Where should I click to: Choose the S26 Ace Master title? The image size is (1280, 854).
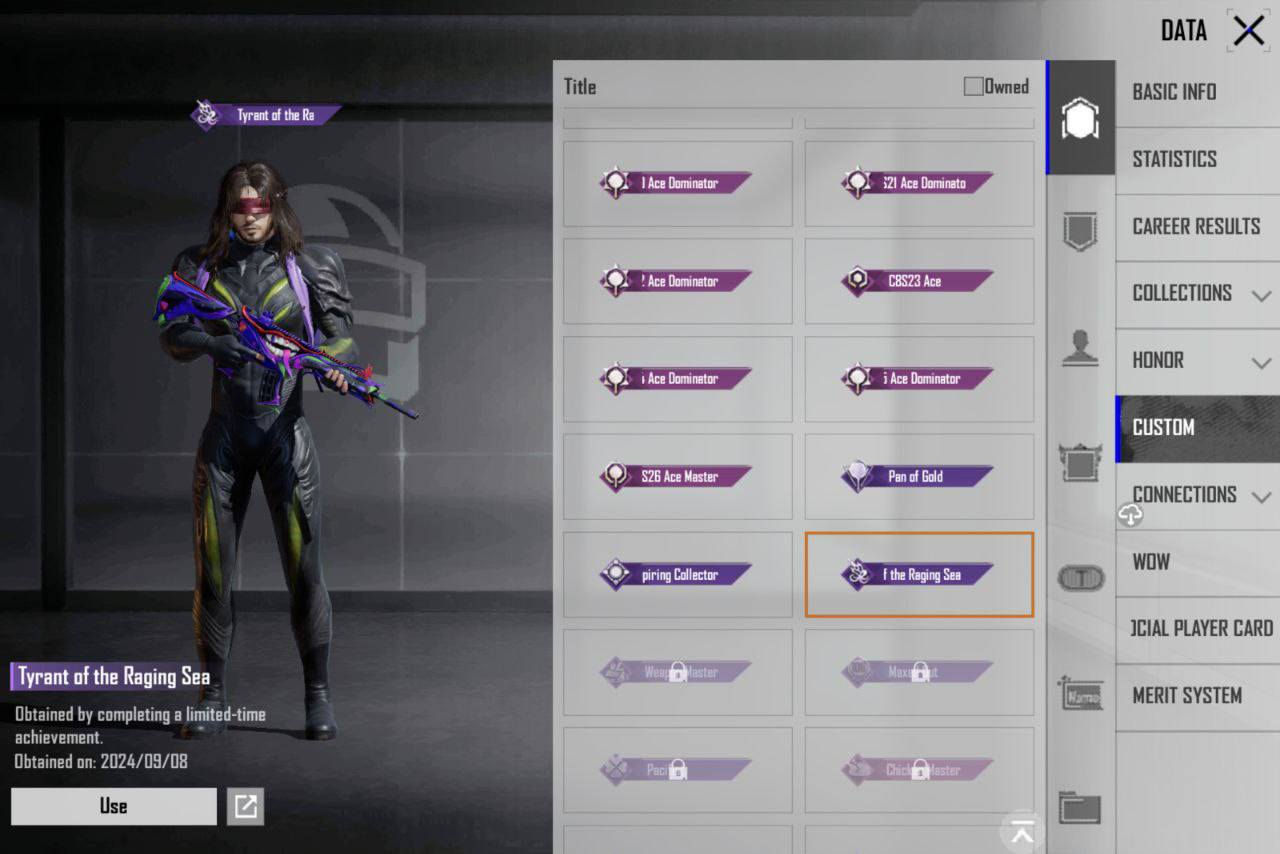pyautogui.click(x=677, y=477)
